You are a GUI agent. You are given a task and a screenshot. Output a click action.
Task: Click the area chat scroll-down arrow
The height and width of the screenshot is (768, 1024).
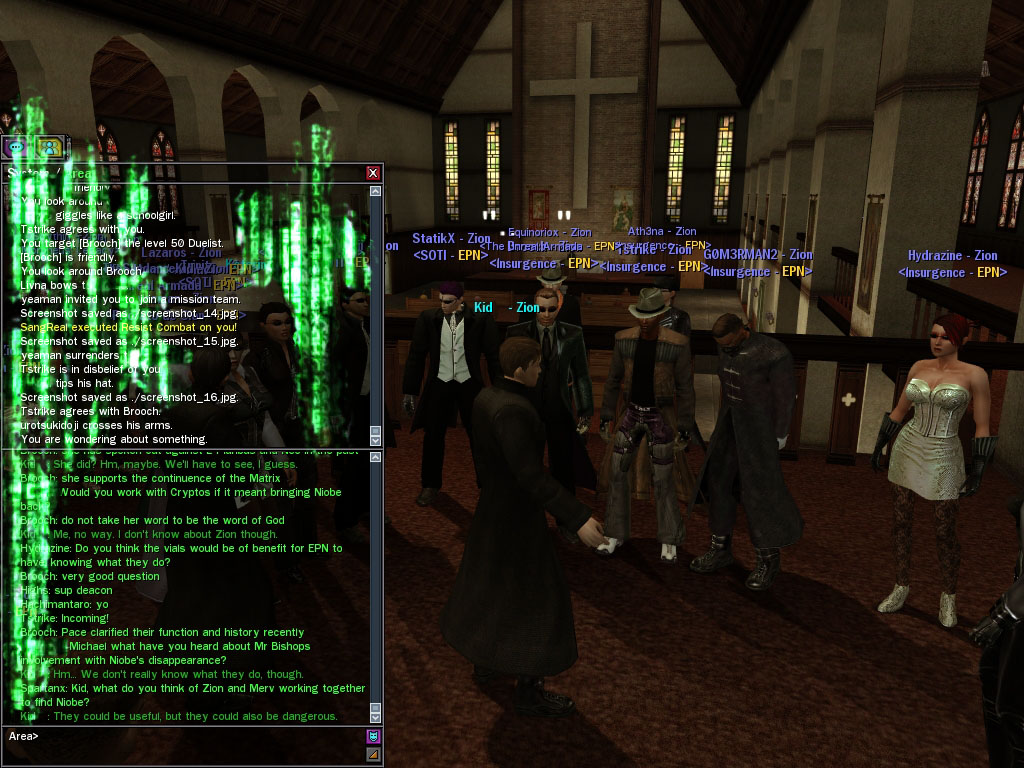[376, 717]
